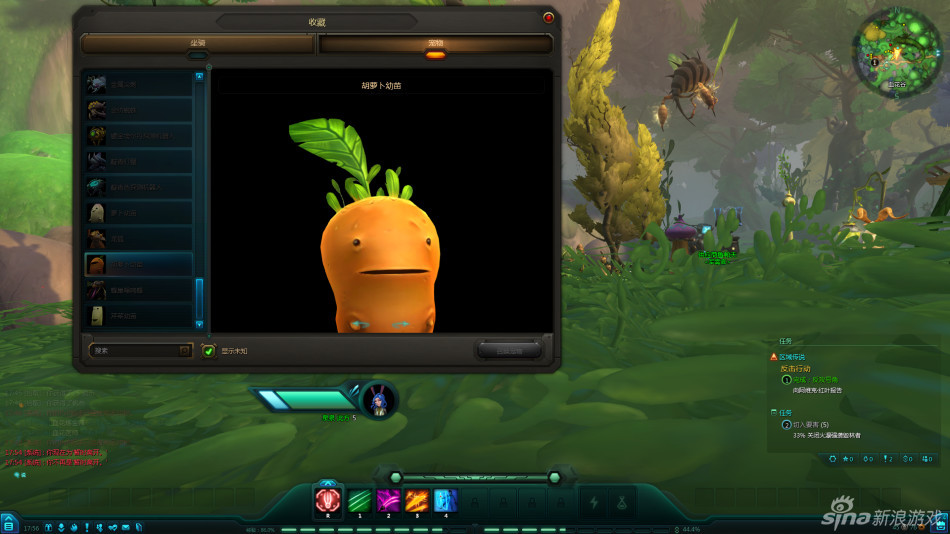The image size is (950, 534).
Task: Switch to the 宠物 pets tab
Action: coord(435,44)
